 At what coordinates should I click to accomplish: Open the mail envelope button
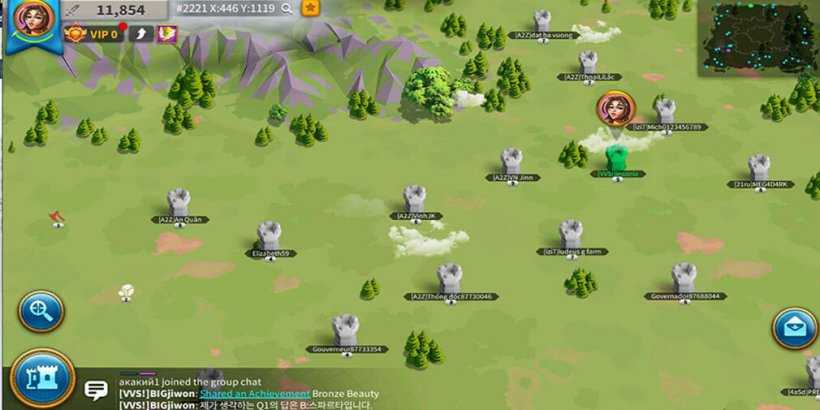point(795,329)
